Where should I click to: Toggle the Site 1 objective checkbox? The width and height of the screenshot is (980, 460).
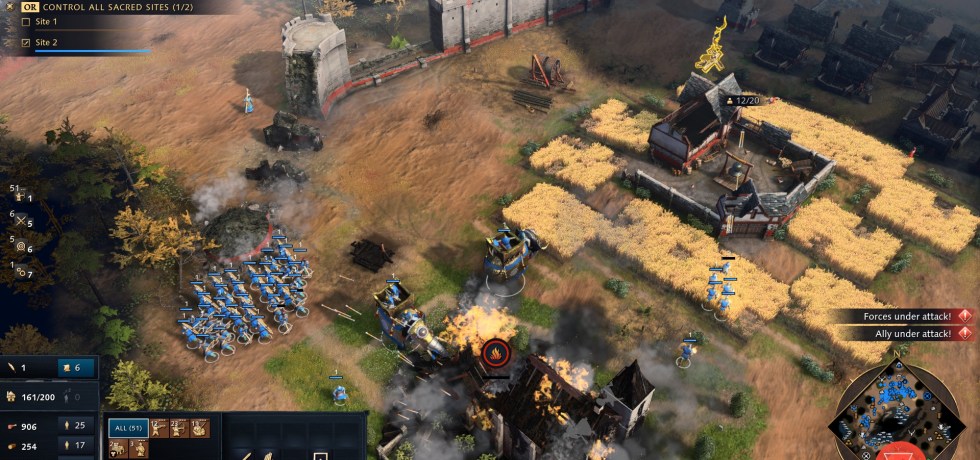coord(26,21)
